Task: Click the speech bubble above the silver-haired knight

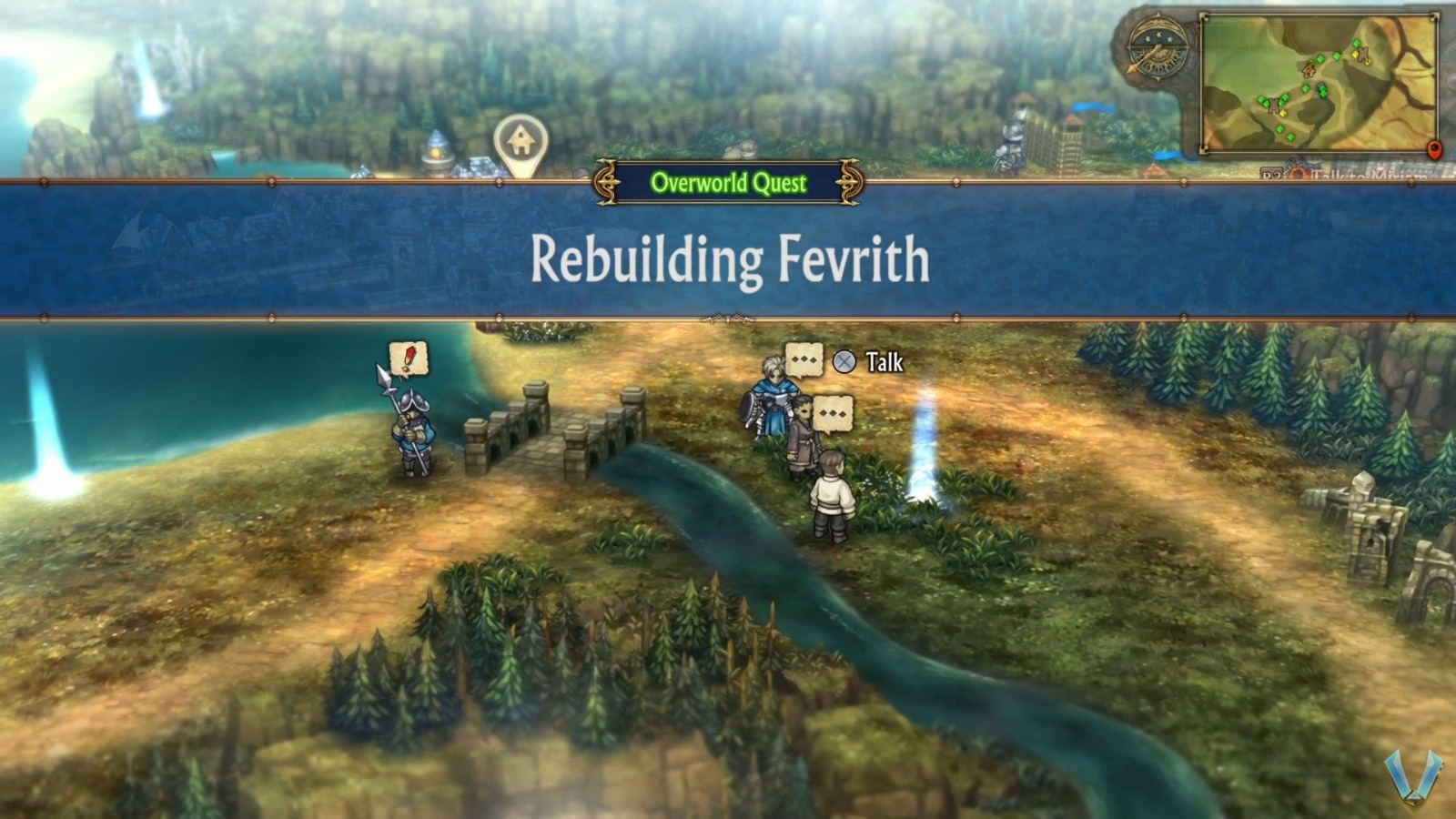Action: click(x=804, y=360)
